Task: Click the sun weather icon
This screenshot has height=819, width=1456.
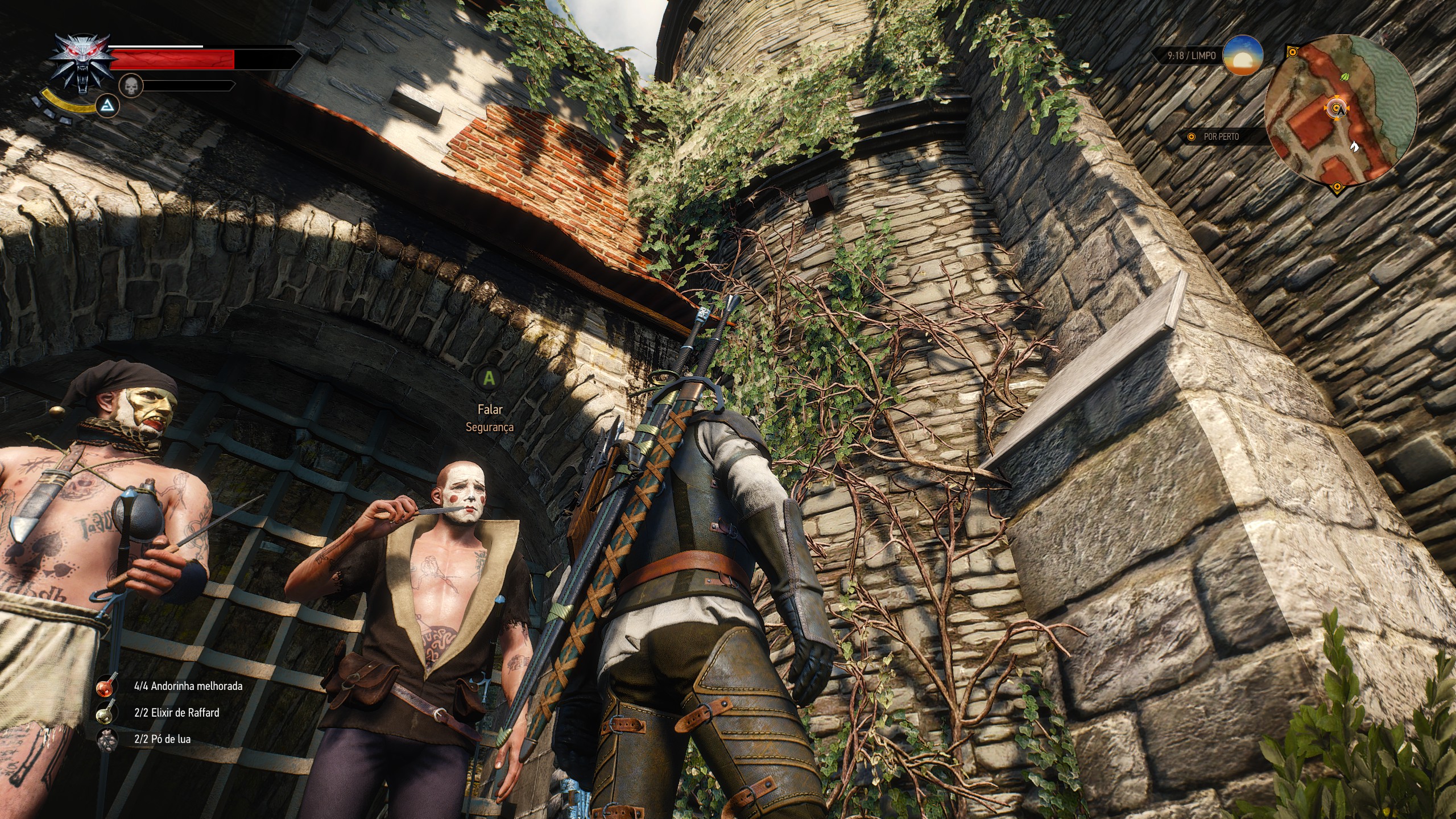Action: 1243,56
